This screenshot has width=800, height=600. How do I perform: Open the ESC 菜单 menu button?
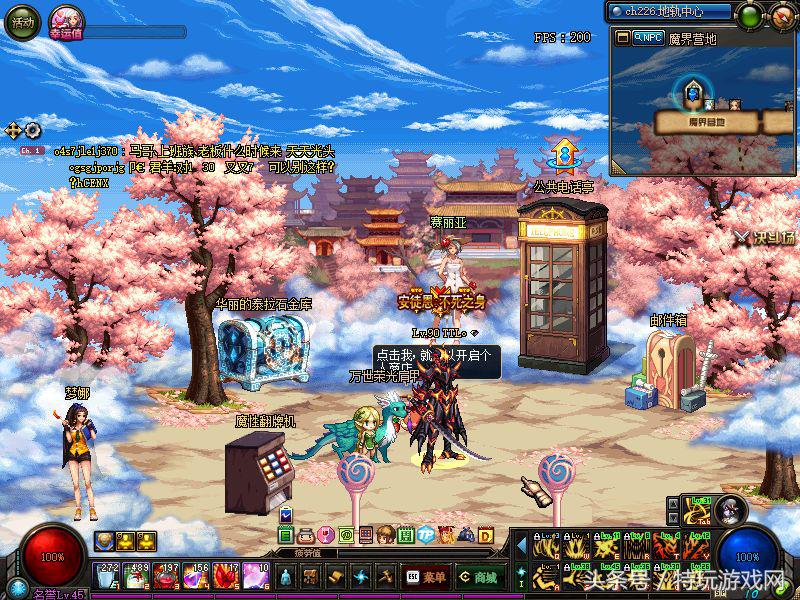click(x=426, y=577)
